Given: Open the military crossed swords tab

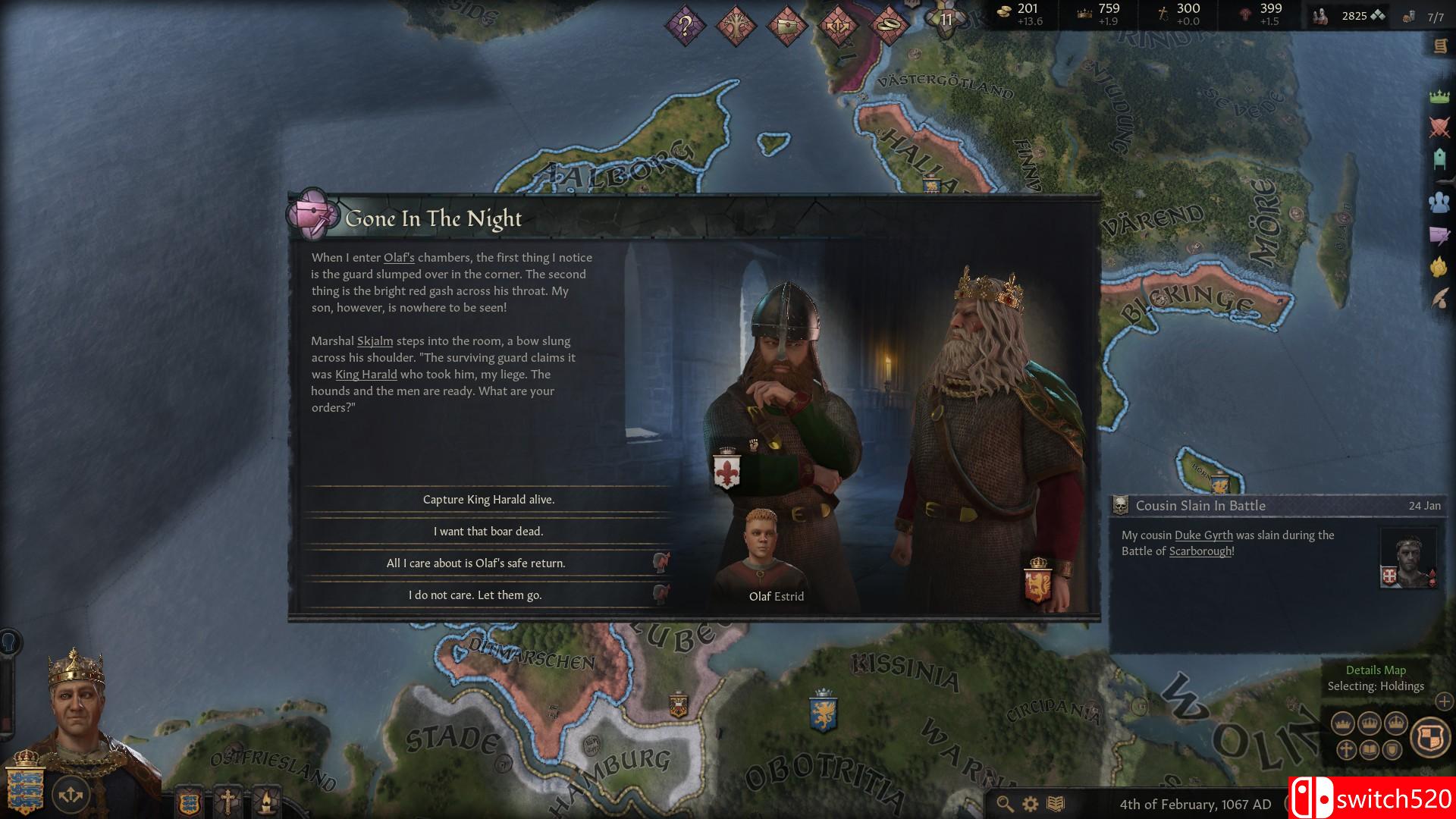Looking at the screenshot, I should tap(1439, 127).
